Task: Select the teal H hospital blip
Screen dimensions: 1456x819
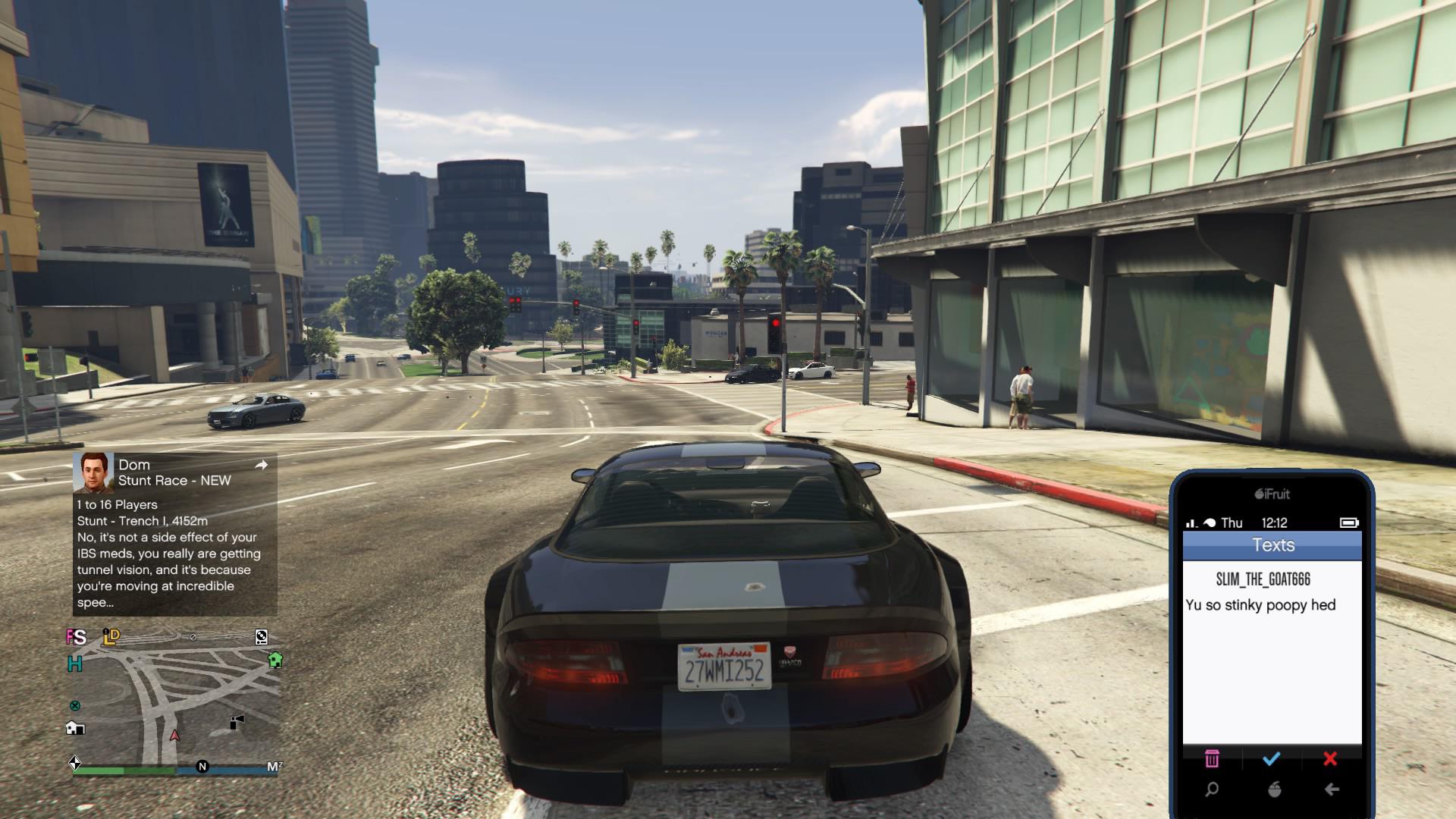Action: [74, 663]
